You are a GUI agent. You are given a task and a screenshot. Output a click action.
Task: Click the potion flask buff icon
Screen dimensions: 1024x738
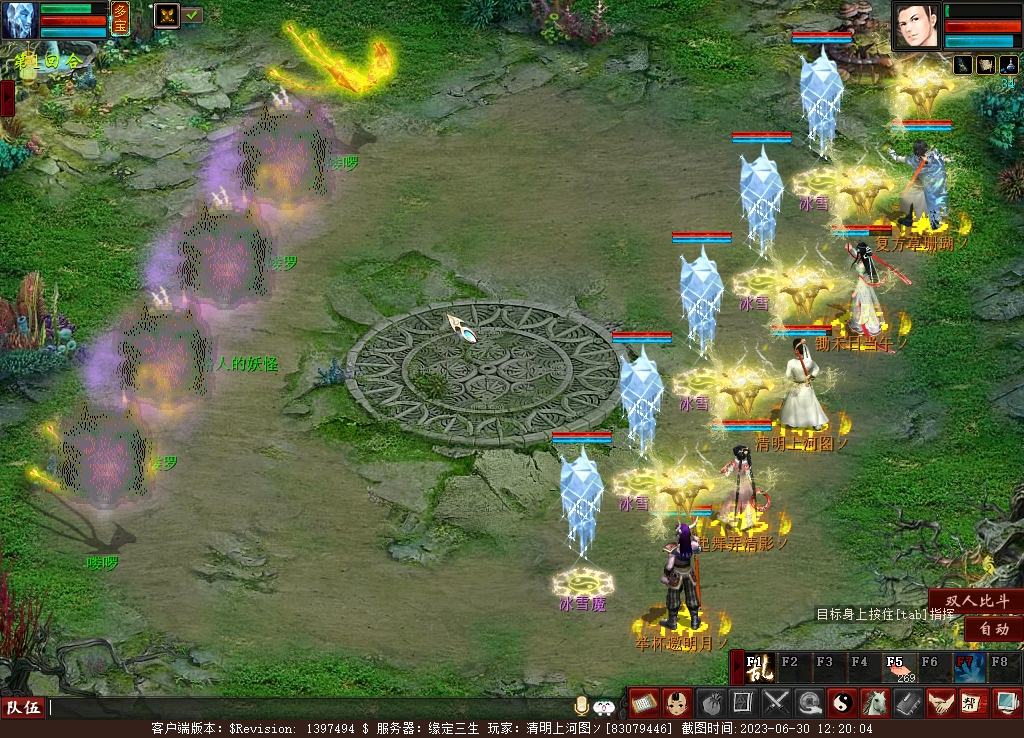tap(1008, 65)
